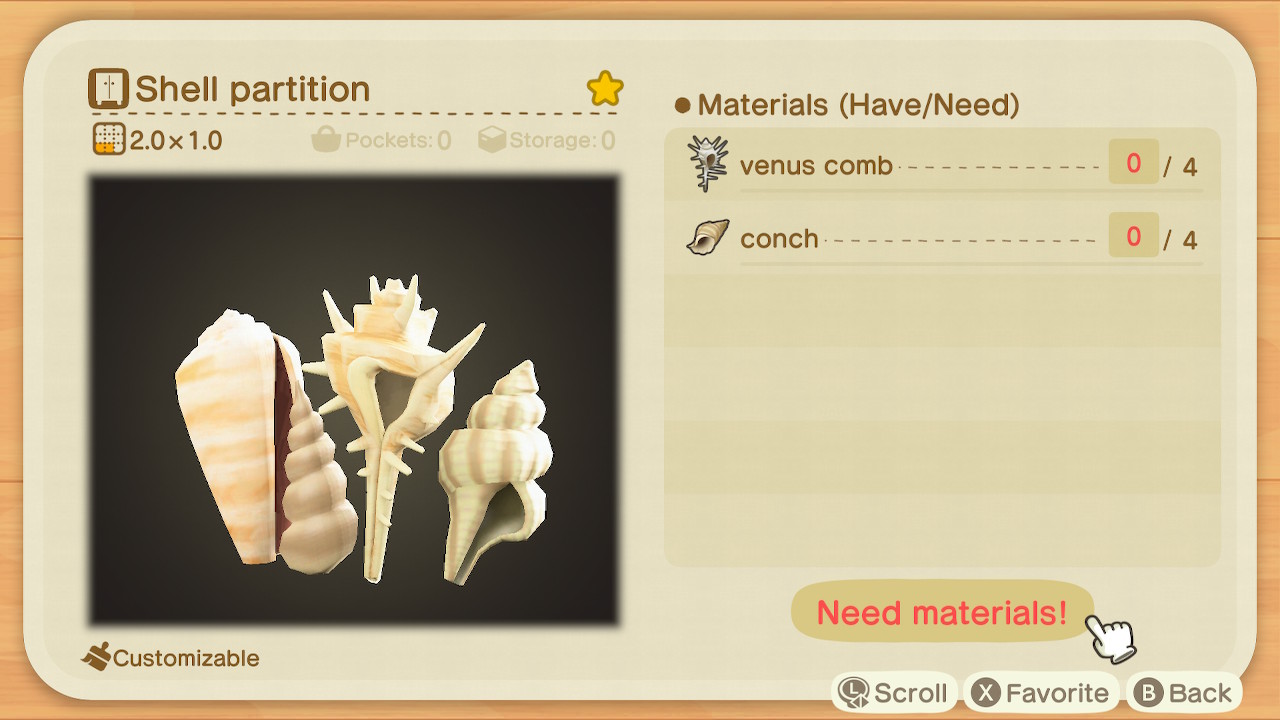The image size is (1280, 720).
Task: Click the Need materials! button
Action: tap(942, 613)
